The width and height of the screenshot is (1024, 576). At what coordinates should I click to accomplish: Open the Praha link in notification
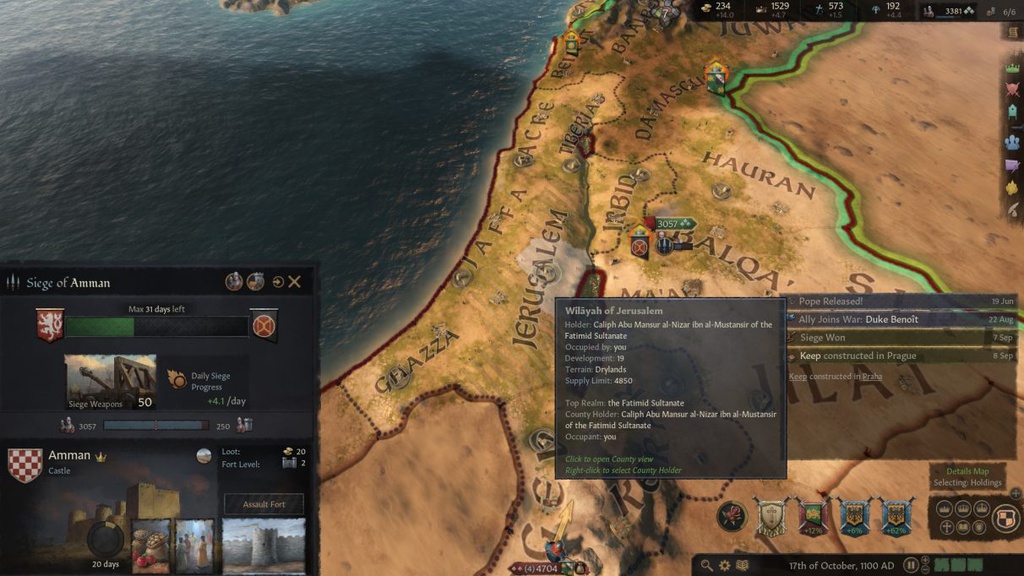coord(870,377)
